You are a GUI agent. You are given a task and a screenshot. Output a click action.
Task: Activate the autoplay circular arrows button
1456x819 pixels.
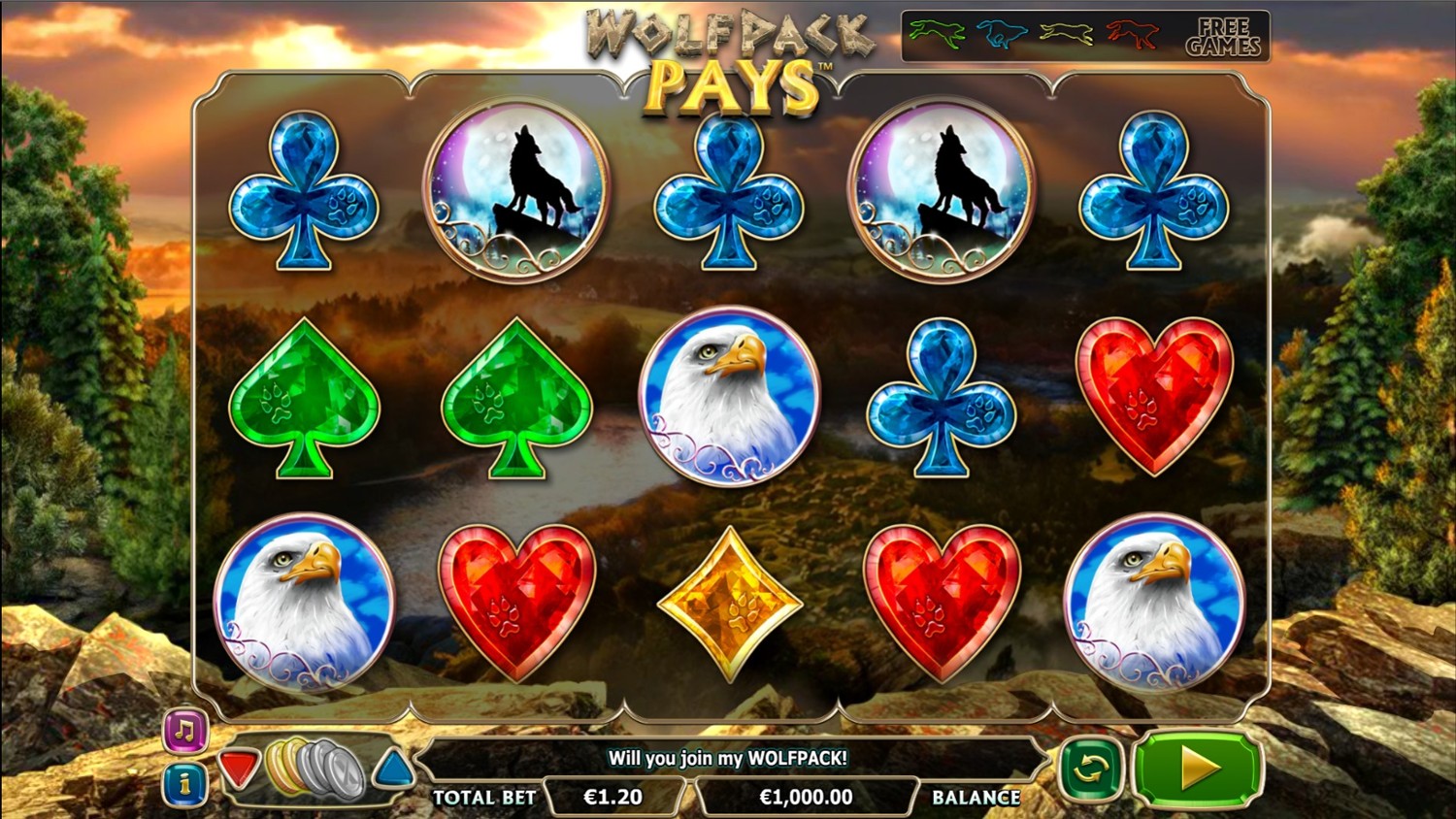click(1090, 770)
